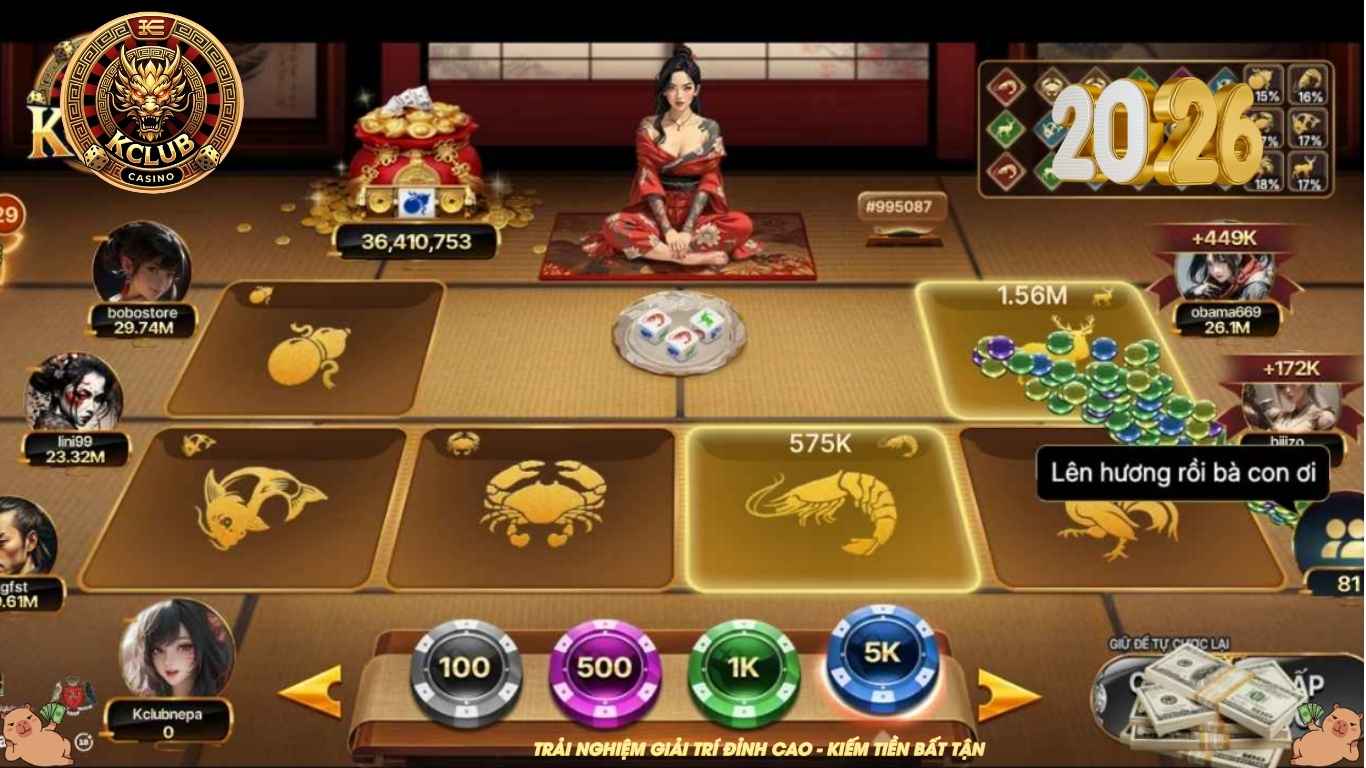Click the round number #995087 label

[x=899, y=206]
